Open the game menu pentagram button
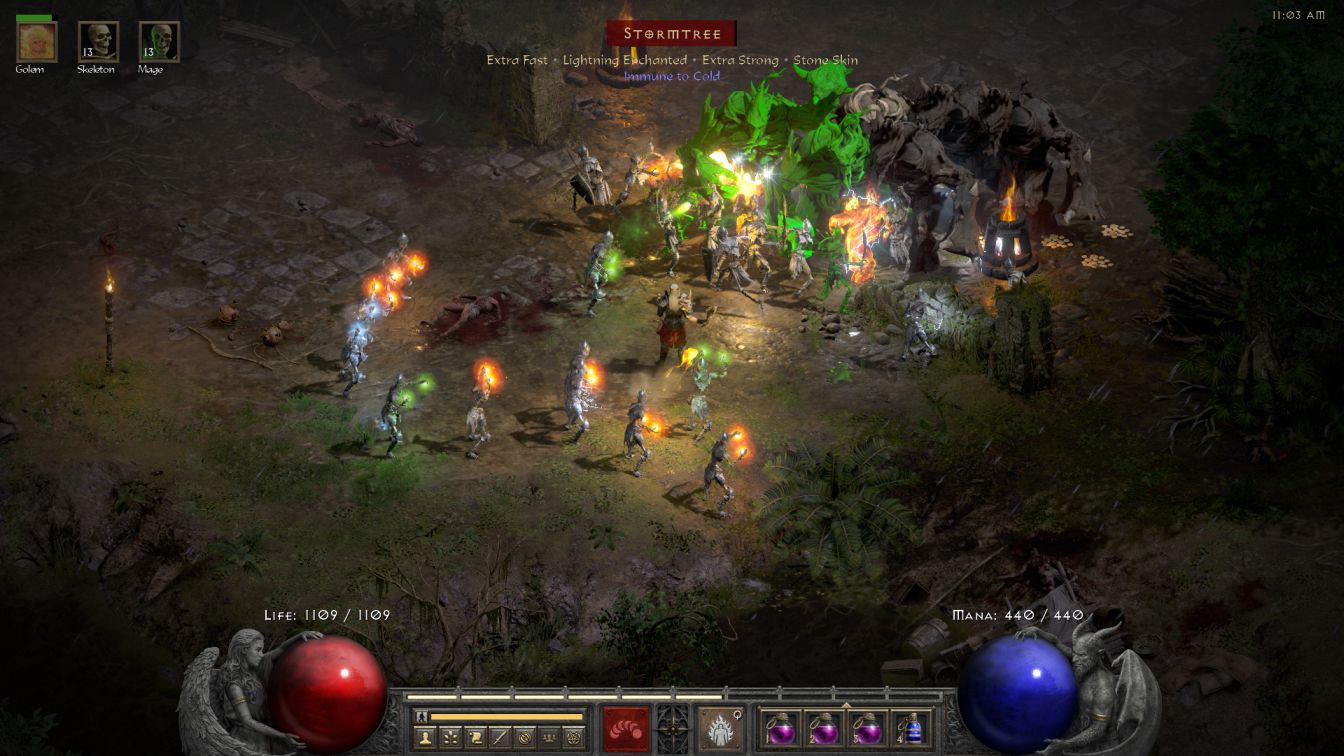This screenshot has height=756, width=1344. pos(574,738)
